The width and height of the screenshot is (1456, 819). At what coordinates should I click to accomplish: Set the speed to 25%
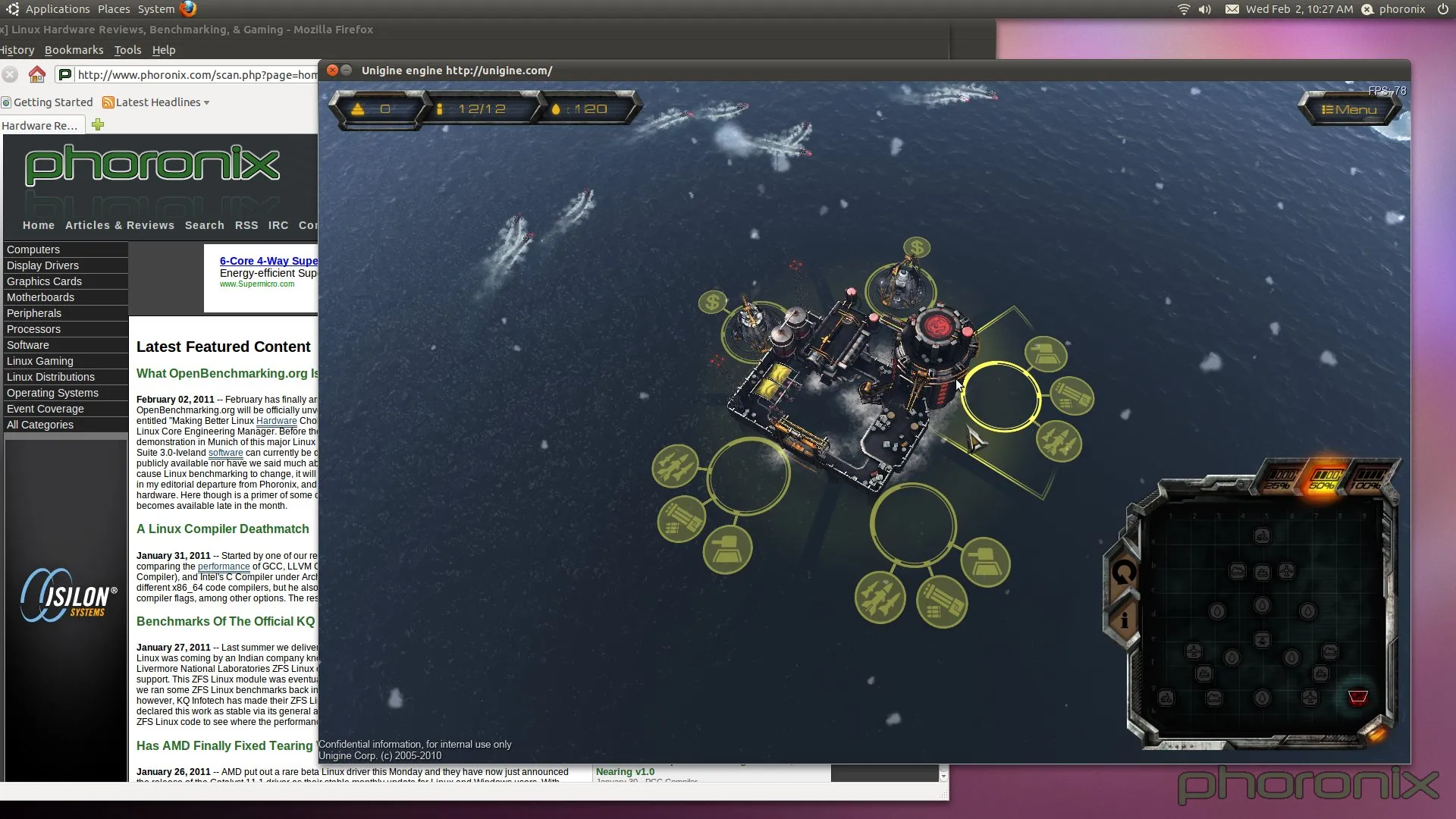[1279, 480]
